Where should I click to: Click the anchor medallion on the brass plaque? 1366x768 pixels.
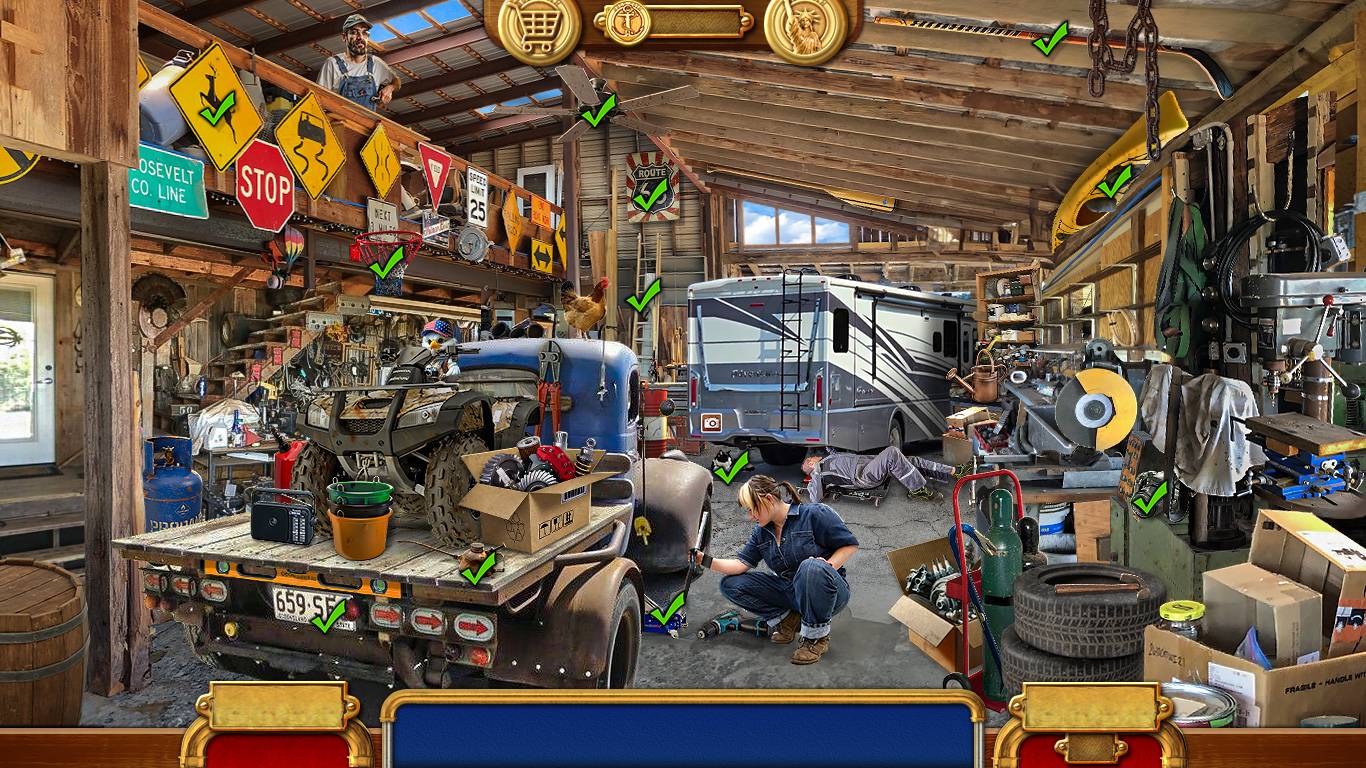tap(628, 21)
